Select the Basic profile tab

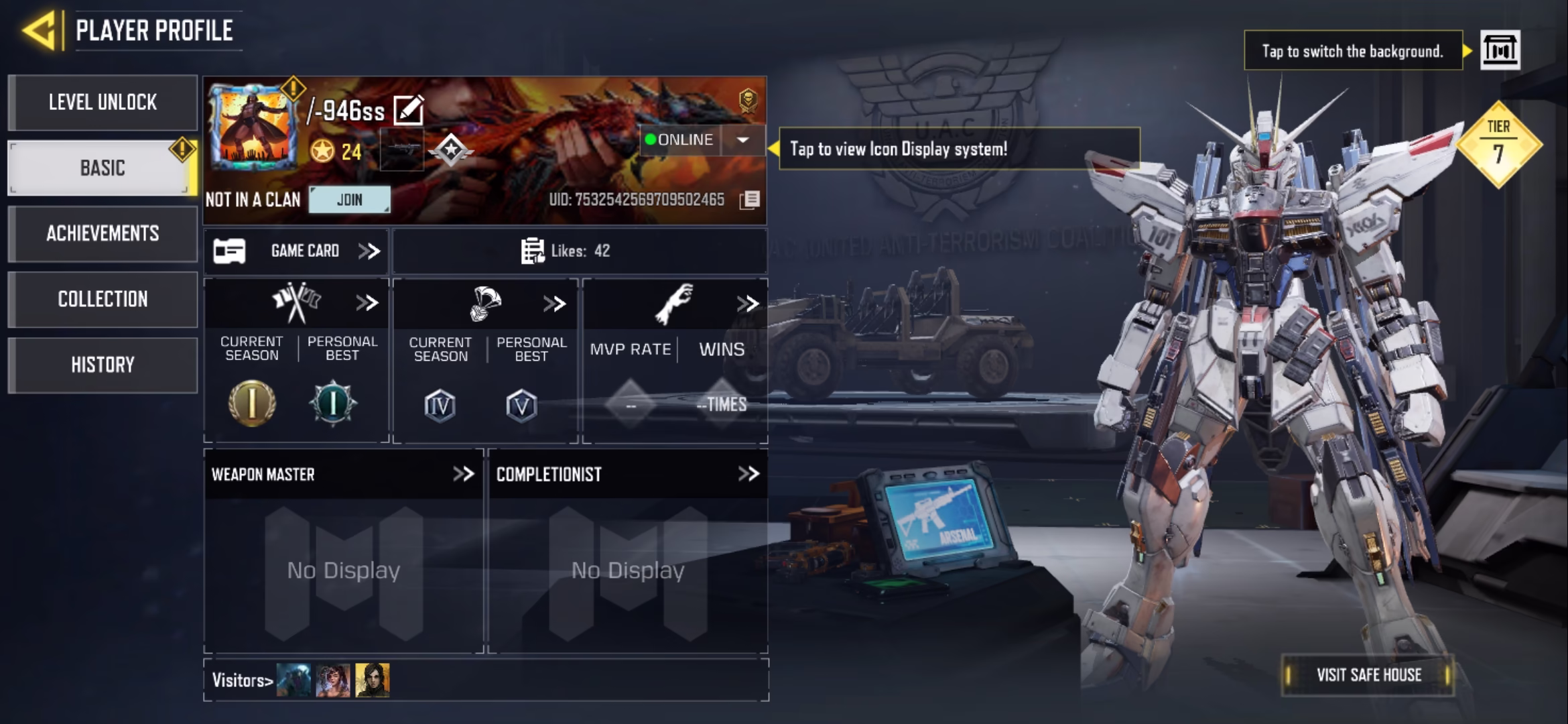[x=103, y=168]
